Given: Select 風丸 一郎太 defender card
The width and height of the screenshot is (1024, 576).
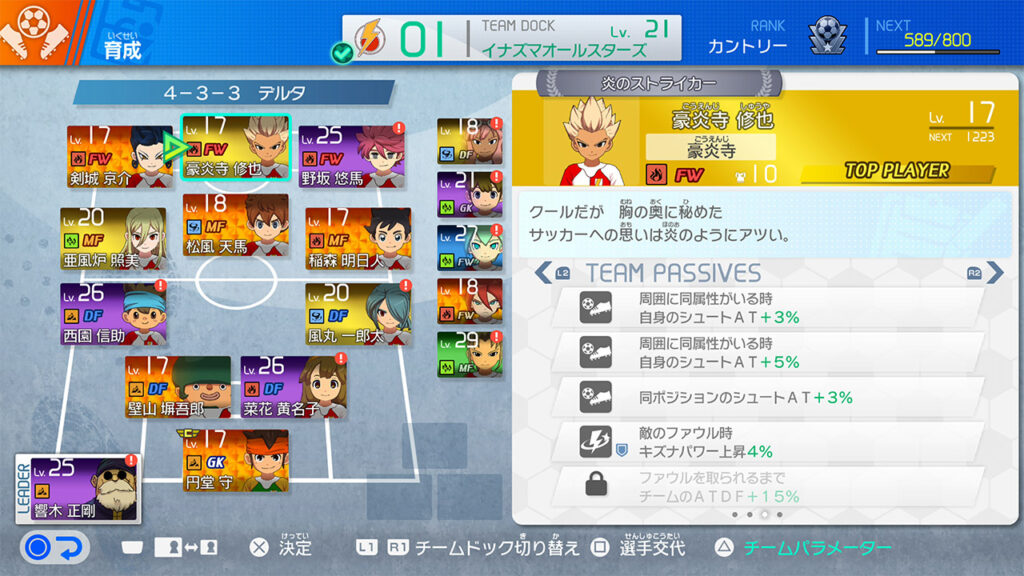Looking at the screenshot, I should coord(358,313).
